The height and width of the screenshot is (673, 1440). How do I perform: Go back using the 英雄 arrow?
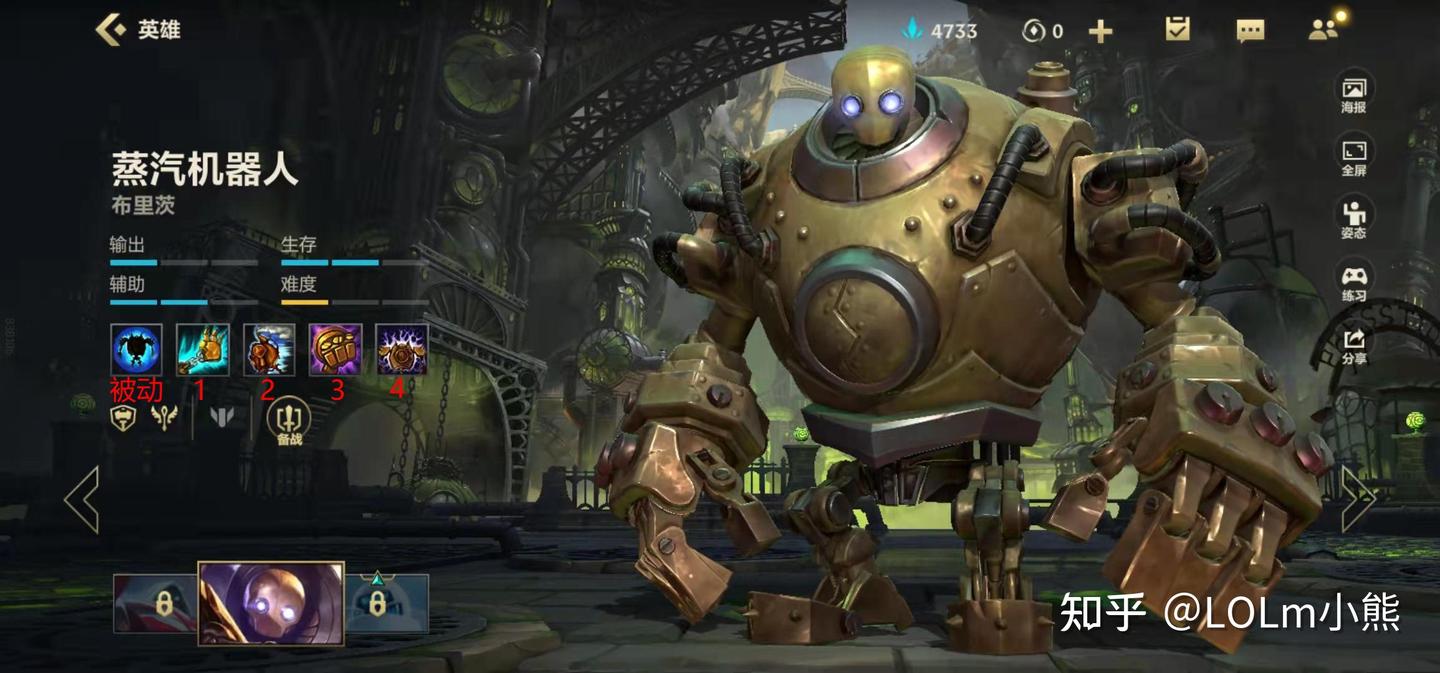point(110,30)
